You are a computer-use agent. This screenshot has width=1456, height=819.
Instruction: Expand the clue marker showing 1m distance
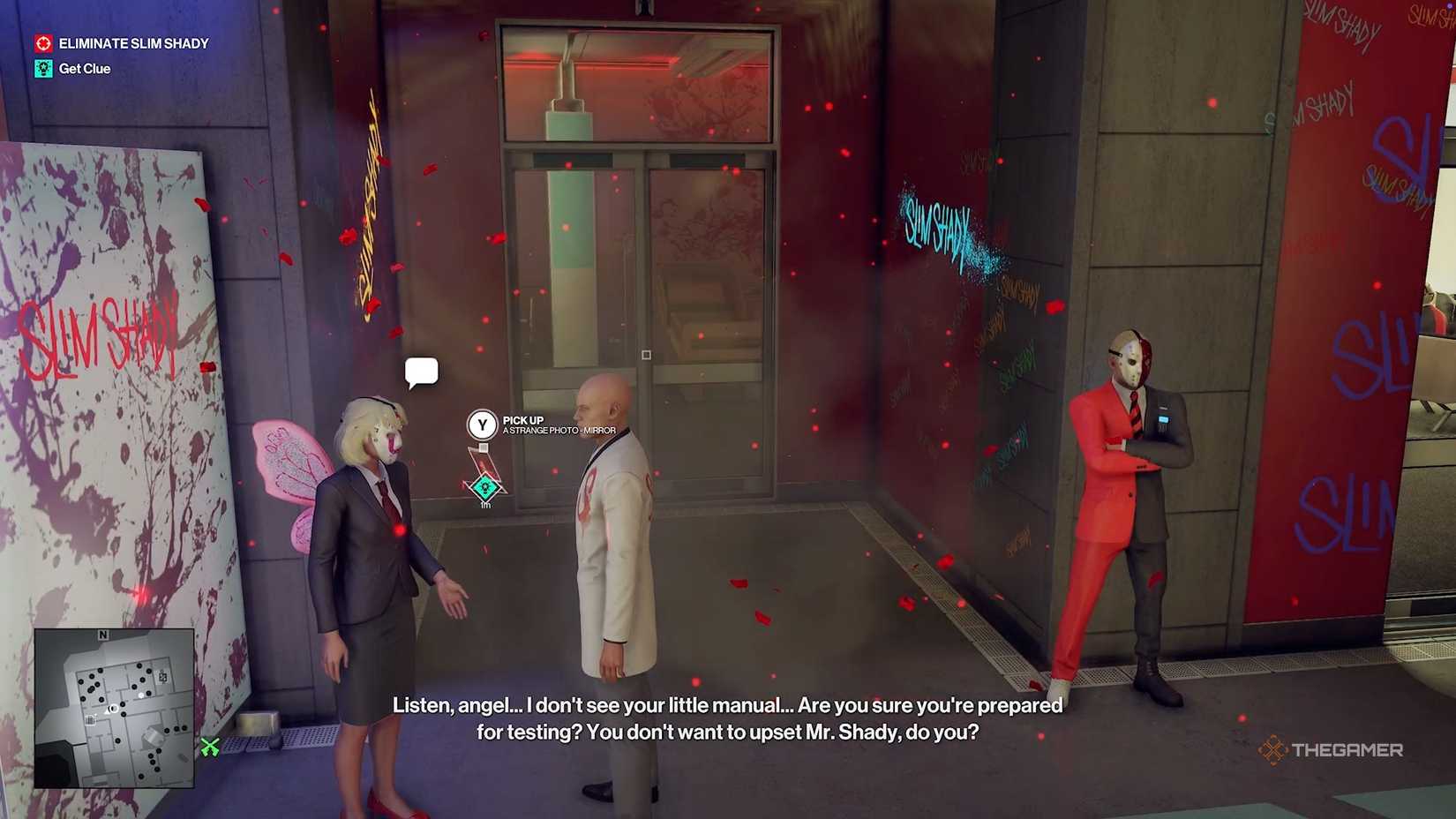484,494
